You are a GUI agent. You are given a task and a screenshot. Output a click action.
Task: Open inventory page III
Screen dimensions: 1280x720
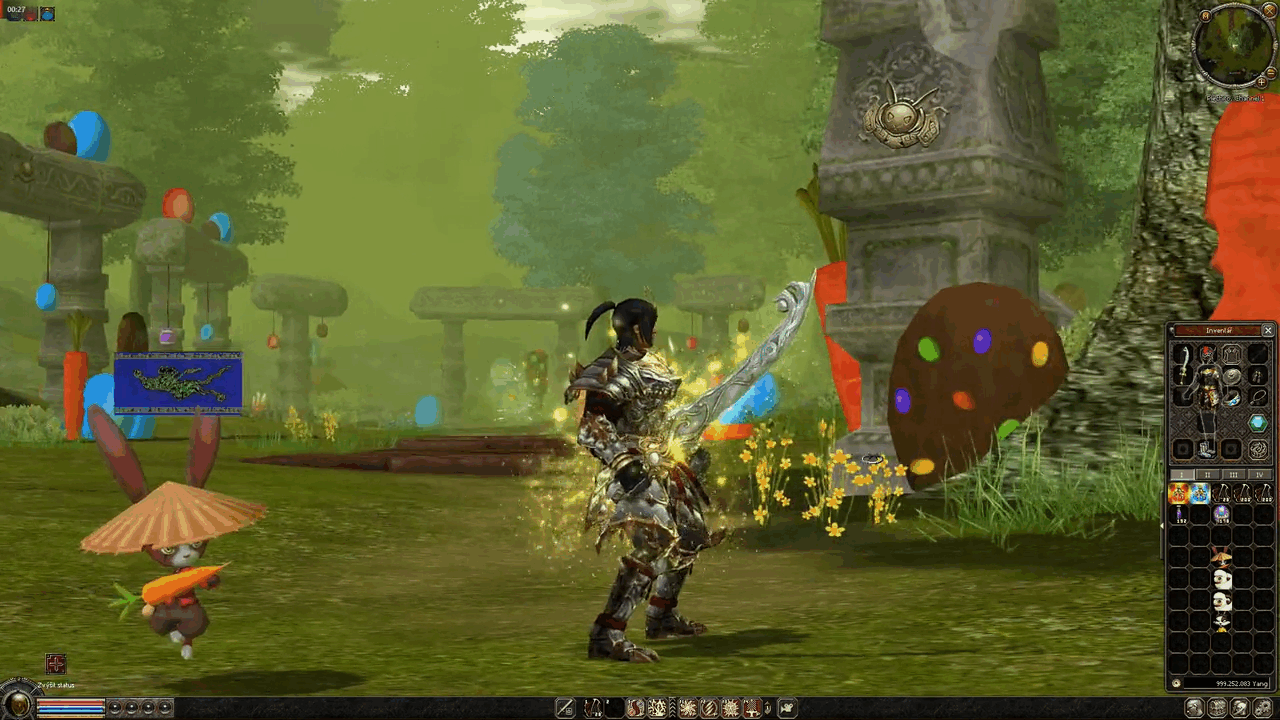tap(1234, 475)
